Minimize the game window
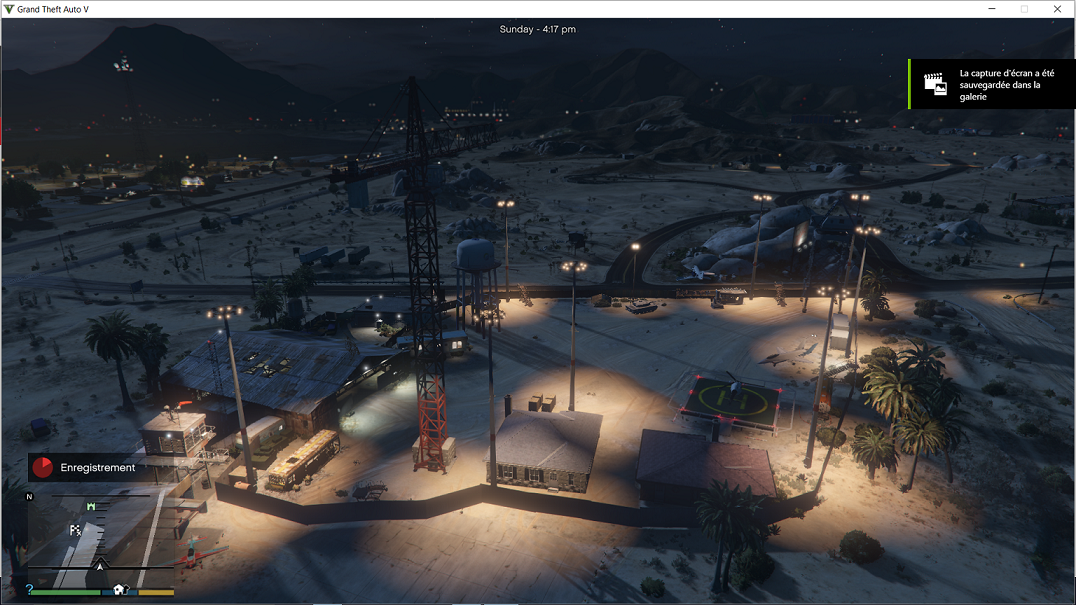This screenshot has width=1076, height=605. point(991,9)
